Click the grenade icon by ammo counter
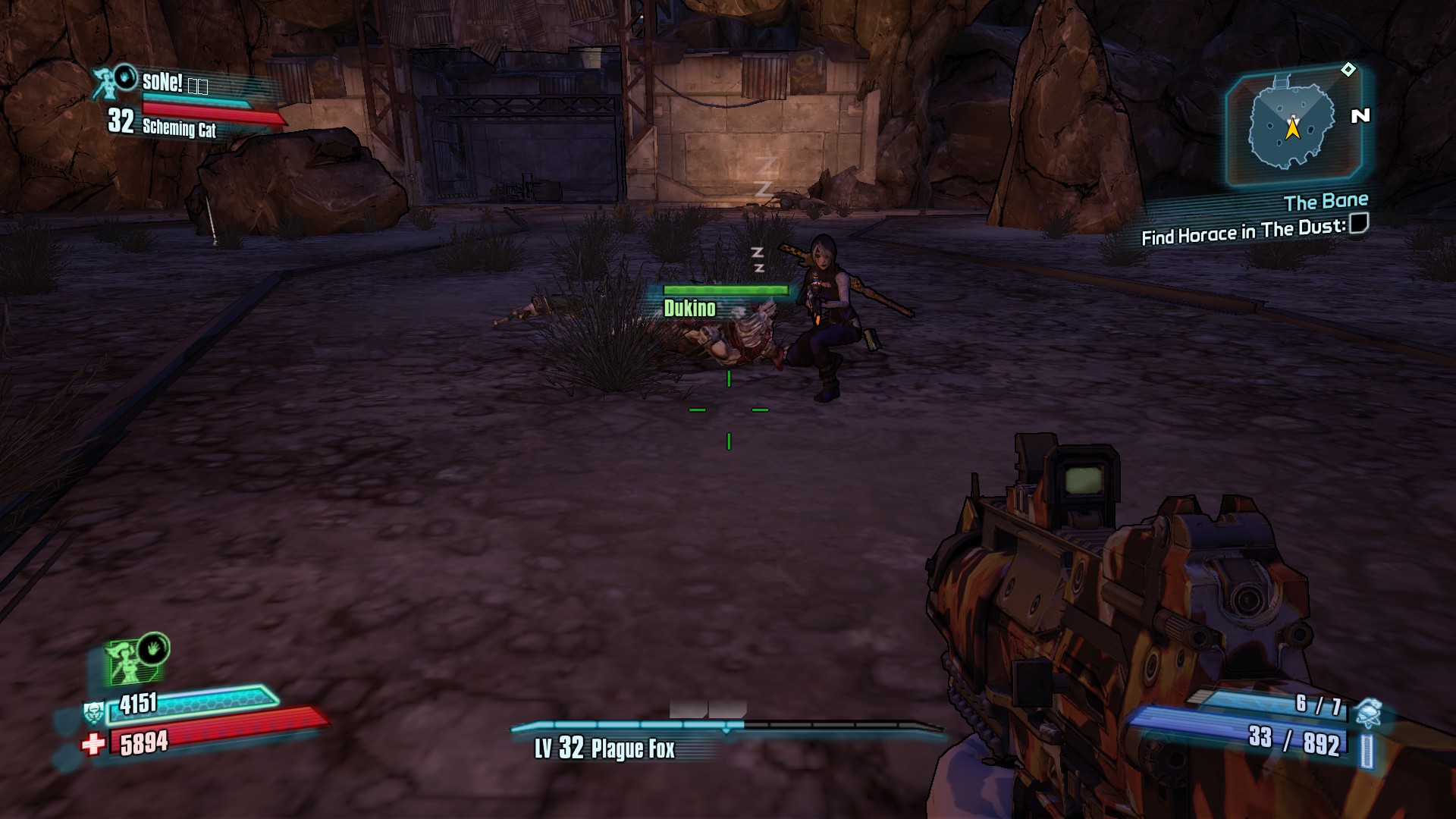Image resolution: width=1456 pixels, height=819 pixels. pyautogui.click(x=1369, y=711)
